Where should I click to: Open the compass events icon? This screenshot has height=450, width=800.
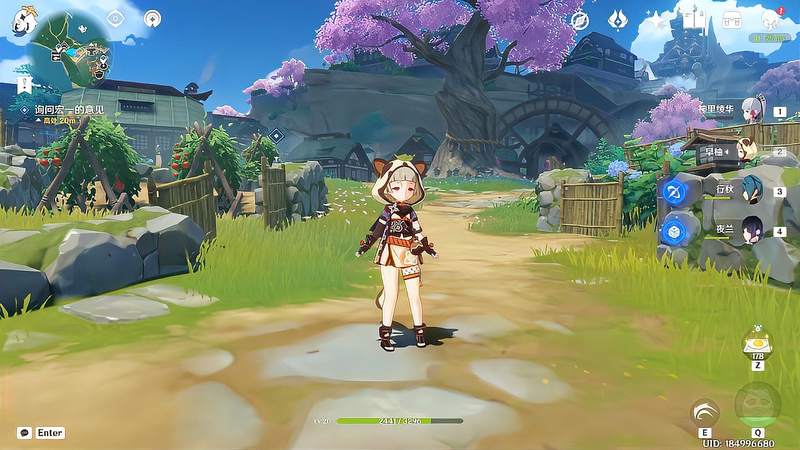(x=580, y=19)
